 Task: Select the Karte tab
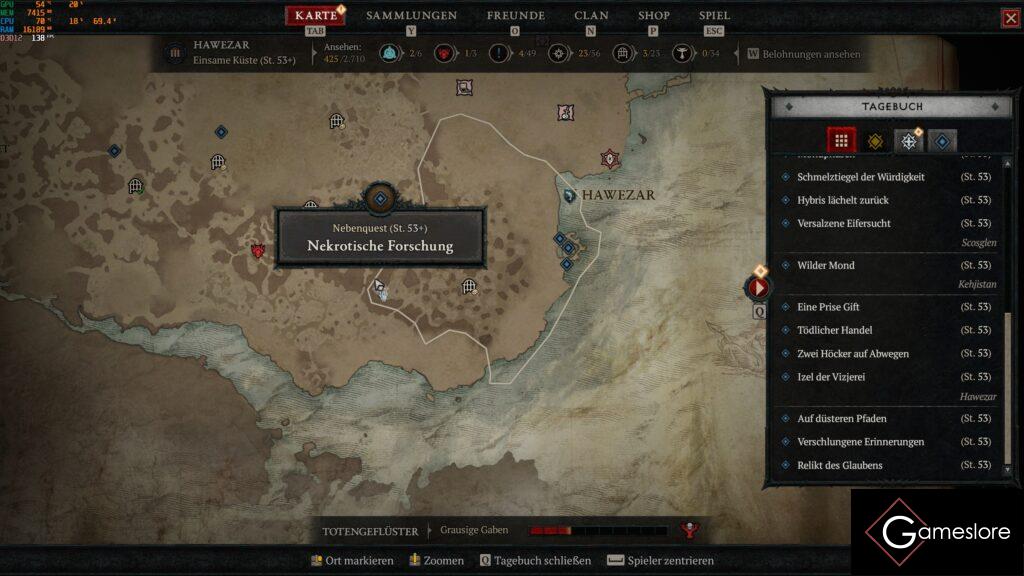pos(316,16)
